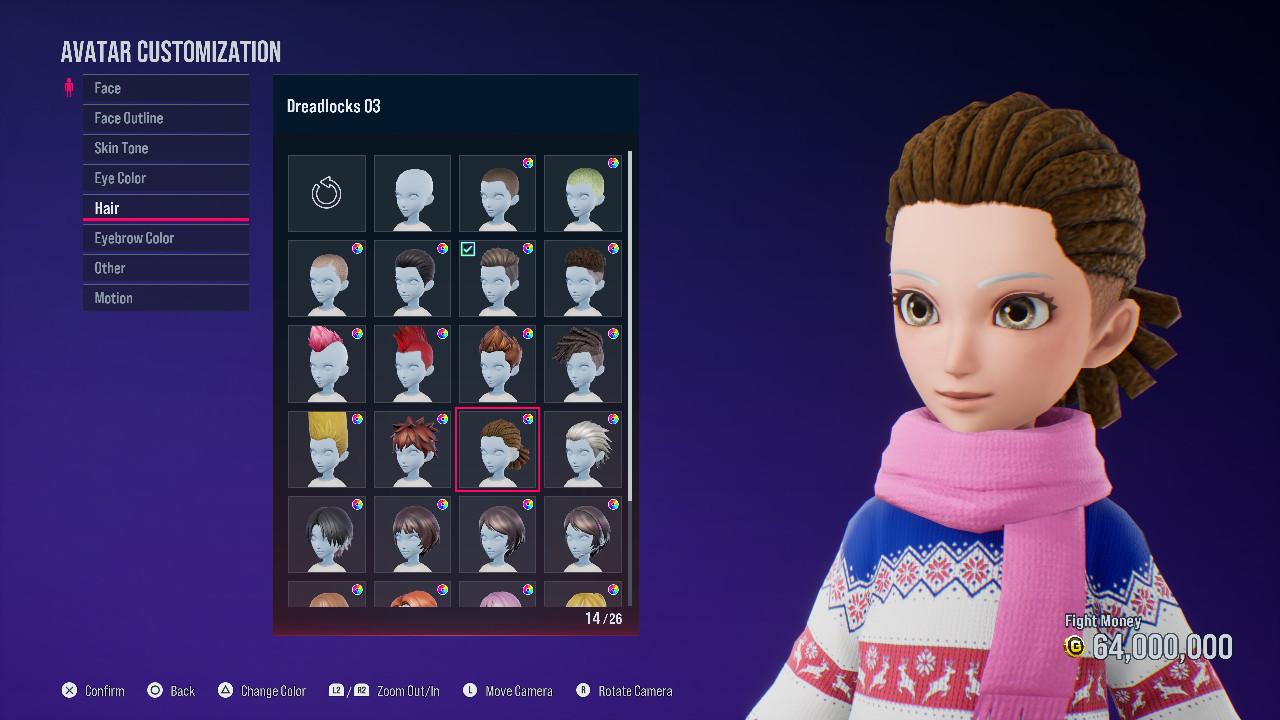Image resolution: width=1280 pixels, height=720 pixels.
Task: Select the Hair category
Action: (165, 208)
